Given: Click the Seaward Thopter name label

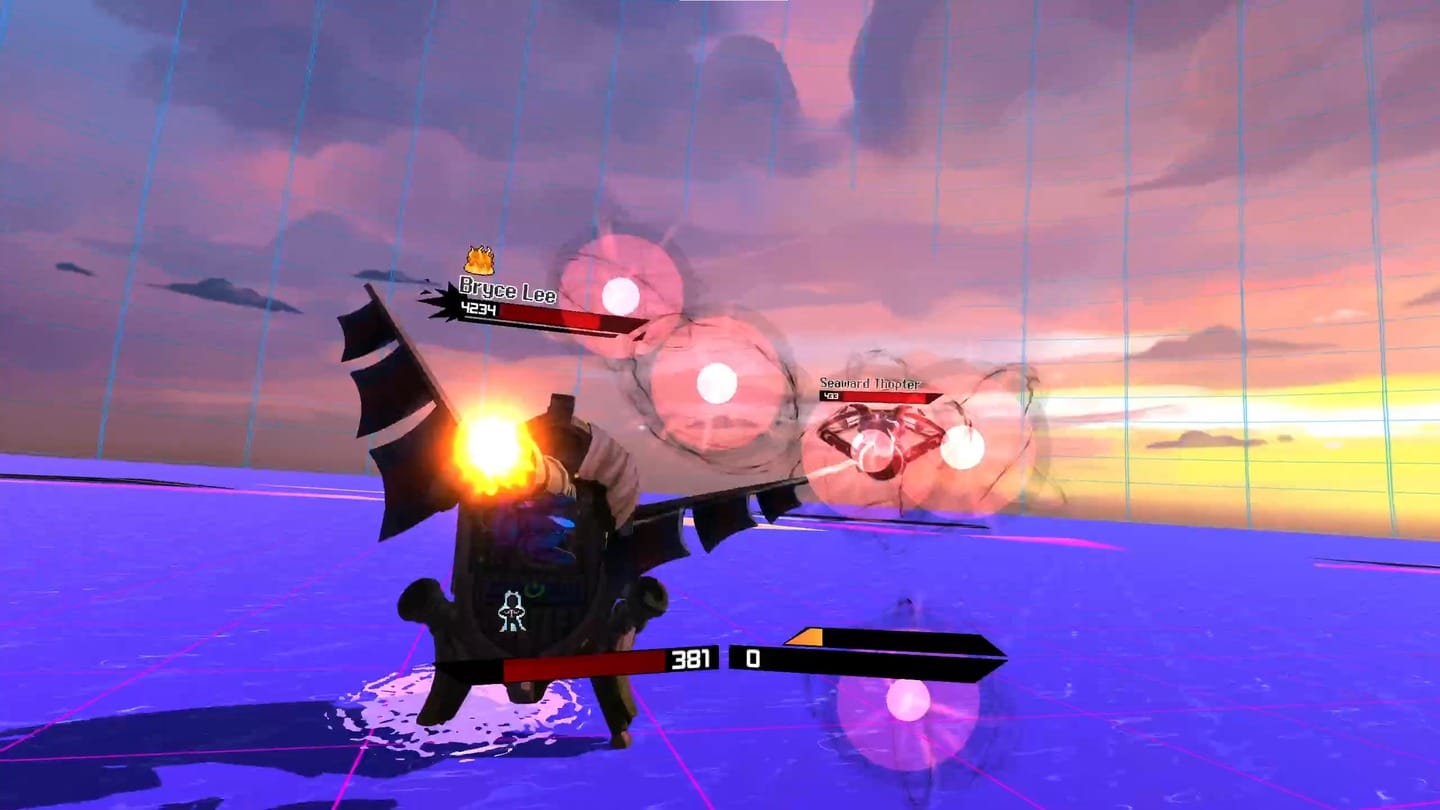Looking at the screenshot, I should tap(872, 382).
